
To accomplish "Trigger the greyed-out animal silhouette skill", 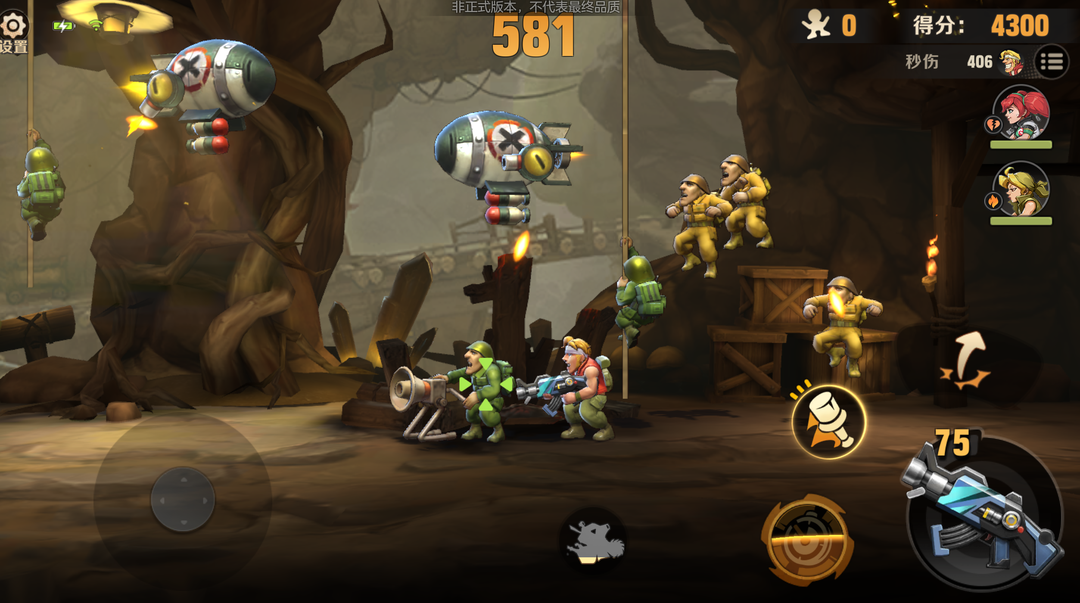I will tap(595, 541).
